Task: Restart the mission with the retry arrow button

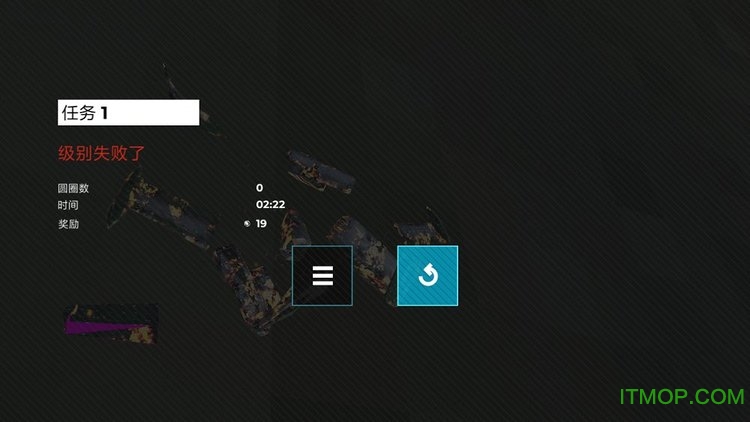Action: pyautogui.click(x=427, y=275)
